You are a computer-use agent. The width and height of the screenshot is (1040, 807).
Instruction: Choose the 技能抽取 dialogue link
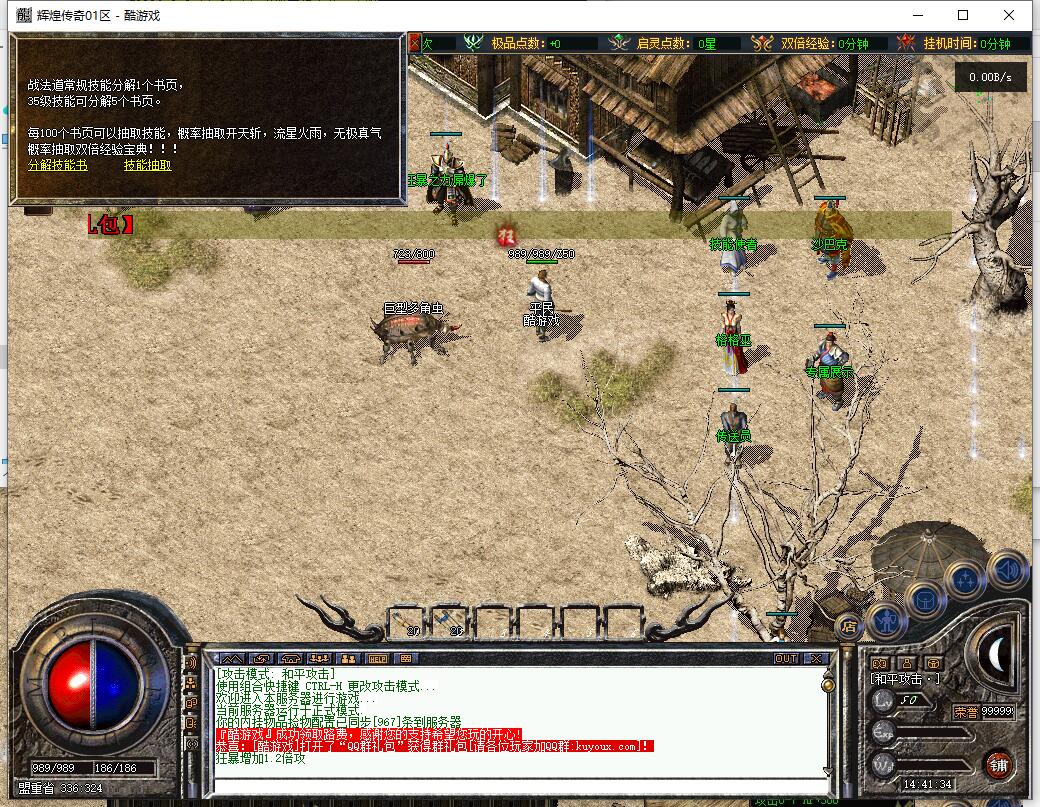(147, 165)
